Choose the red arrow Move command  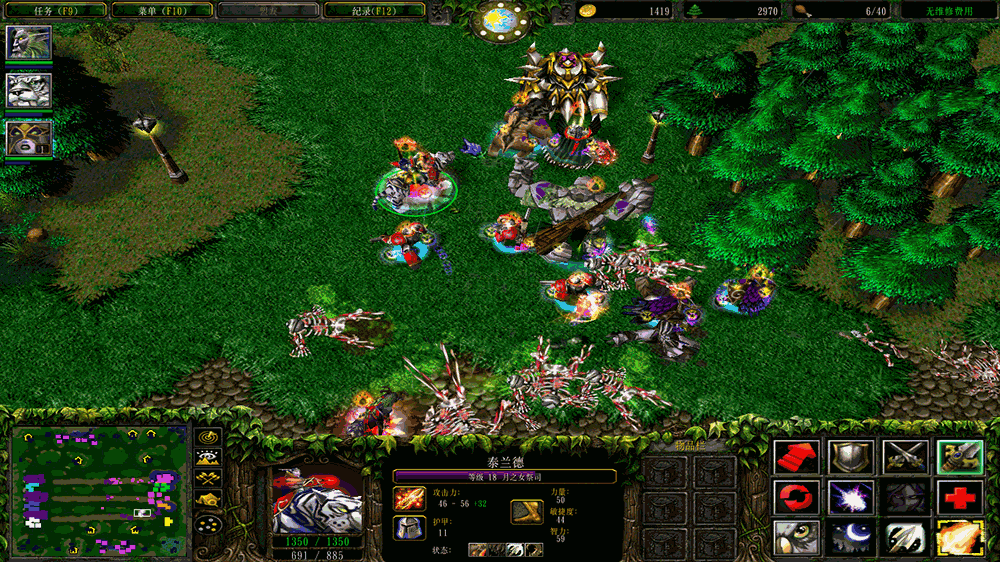797,457
